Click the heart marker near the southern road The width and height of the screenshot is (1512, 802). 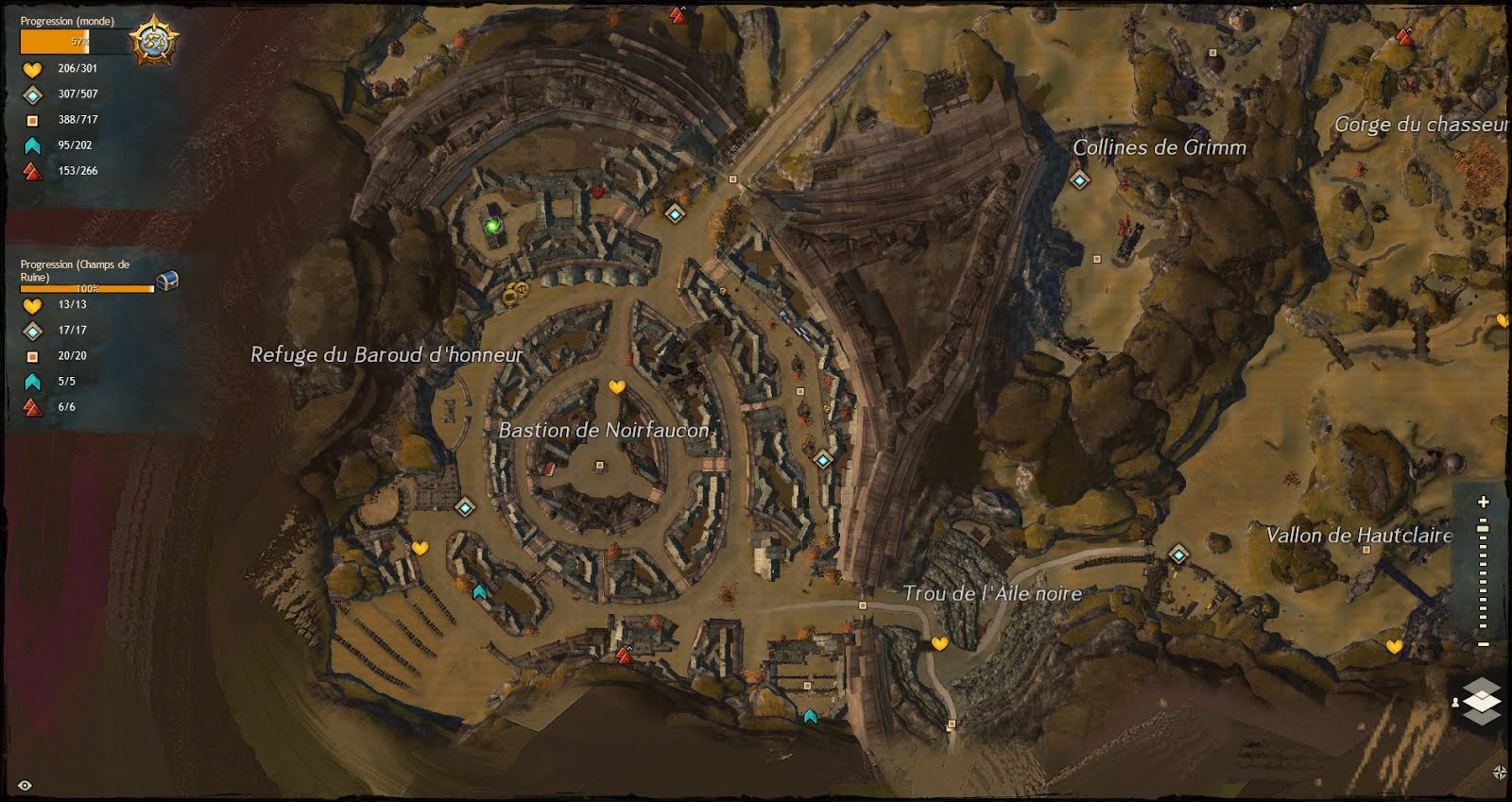coord(938,645)
